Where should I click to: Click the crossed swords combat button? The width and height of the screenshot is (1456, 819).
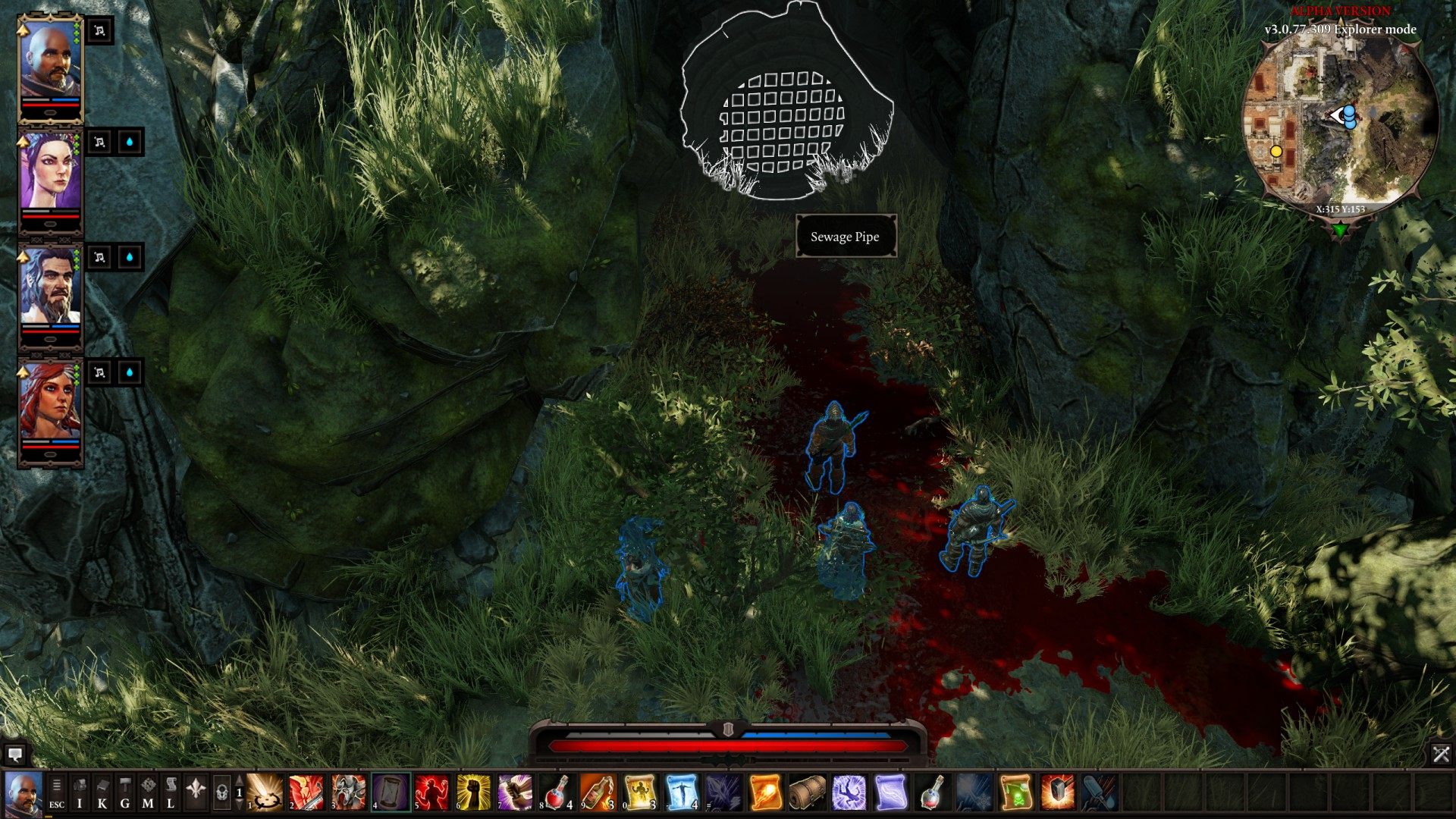pos(1441,754)
